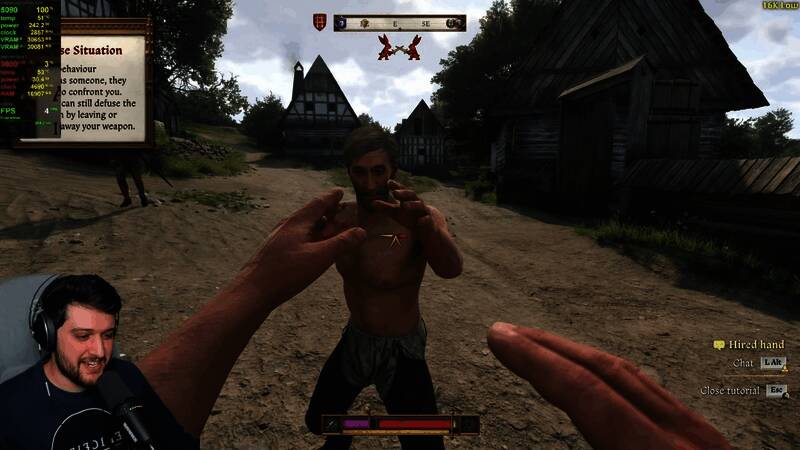Click the crossed hares combat indicator

(398, 47)
